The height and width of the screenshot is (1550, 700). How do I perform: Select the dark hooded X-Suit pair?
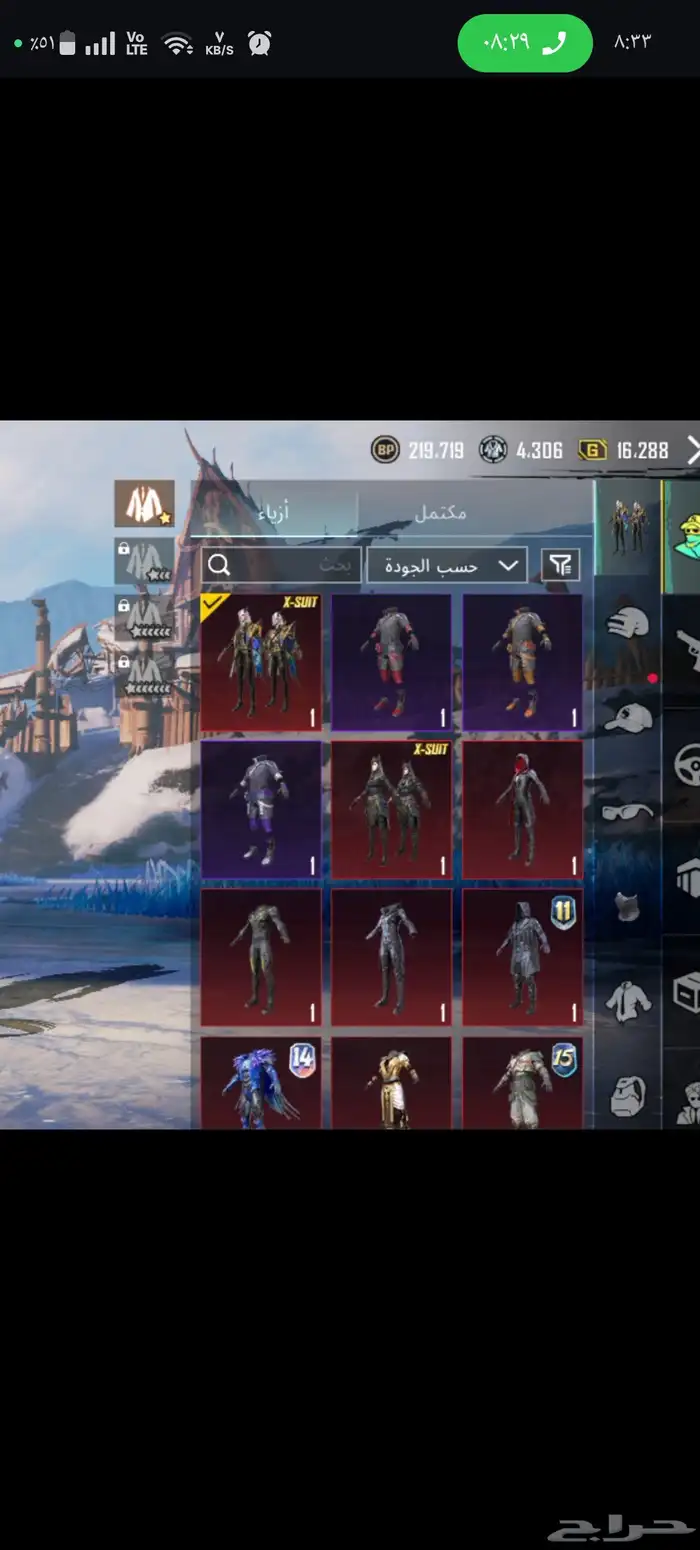(x=391, y=808)
